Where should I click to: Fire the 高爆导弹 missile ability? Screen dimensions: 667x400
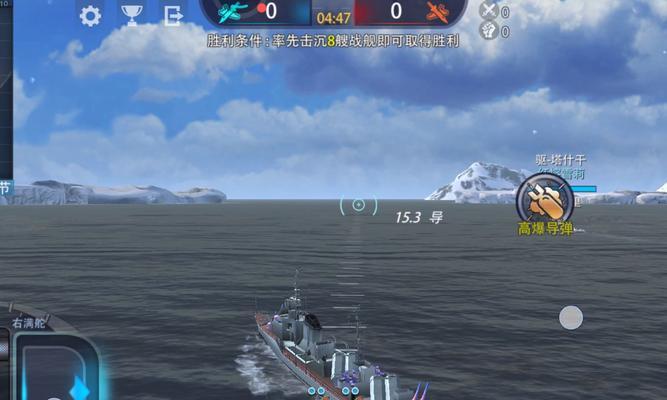click(x=545, y=199)
